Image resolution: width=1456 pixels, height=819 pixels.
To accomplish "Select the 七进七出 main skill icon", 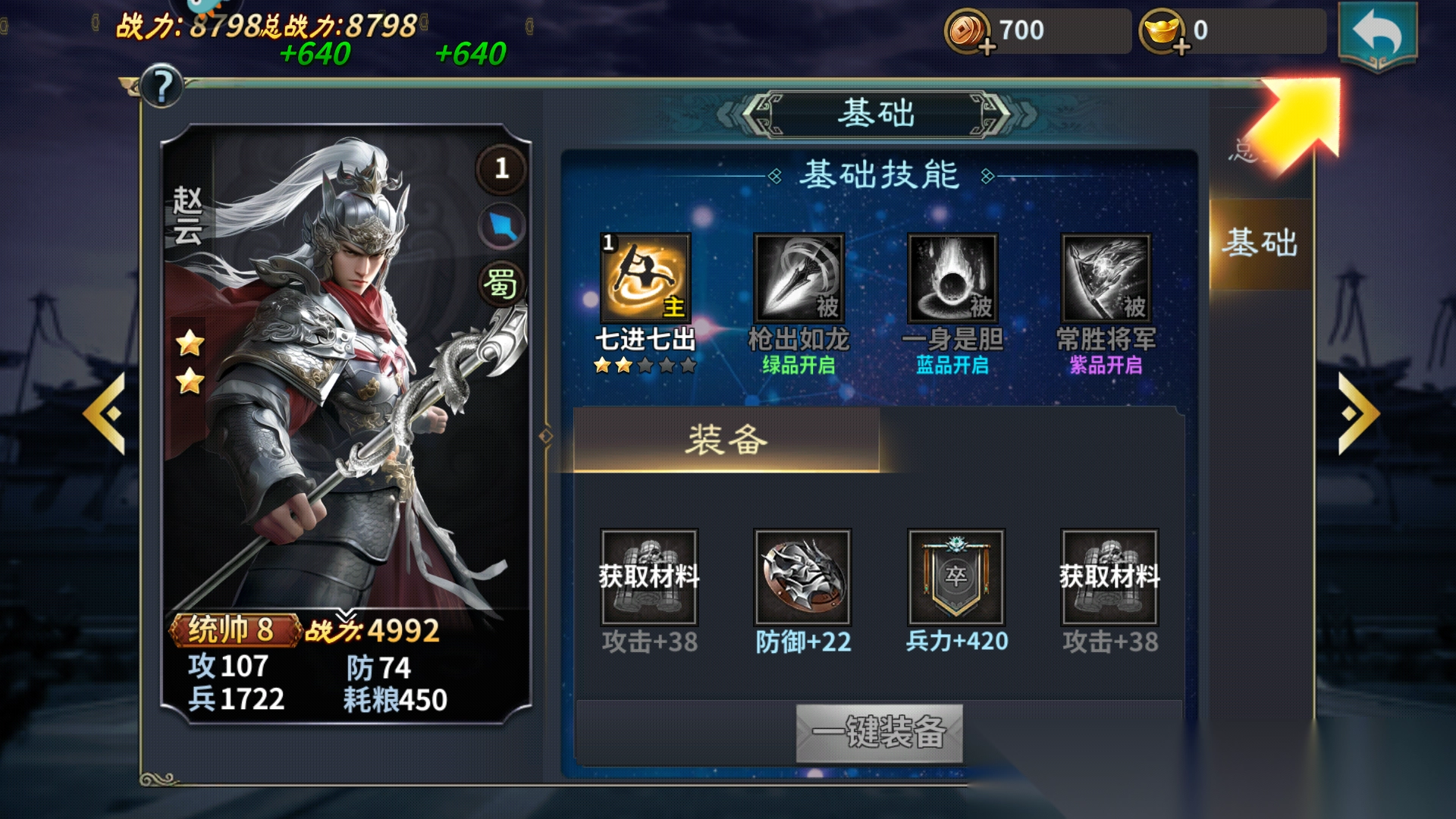I will point(645,278).
